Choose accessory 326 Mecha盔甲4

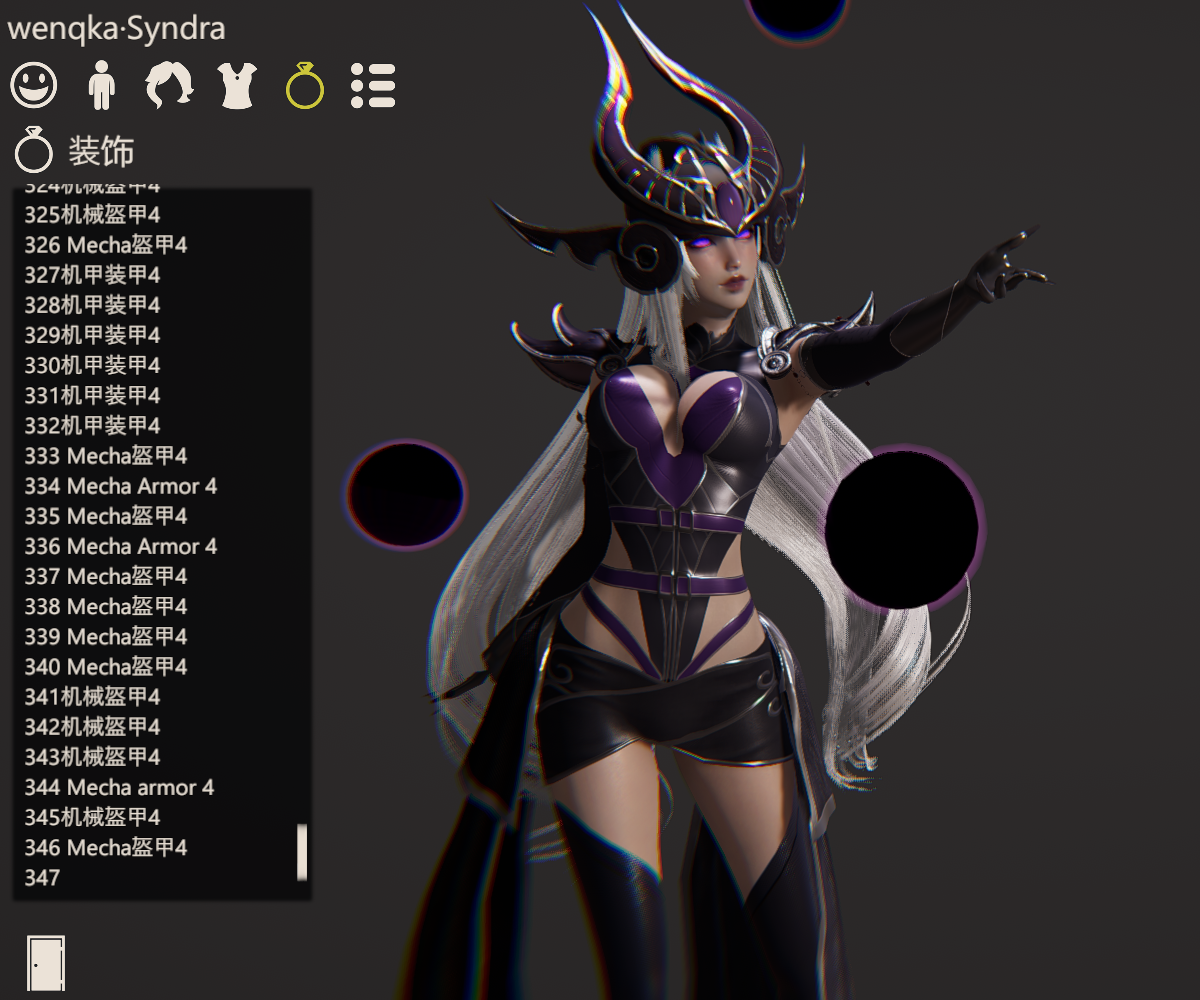(106, 245)
